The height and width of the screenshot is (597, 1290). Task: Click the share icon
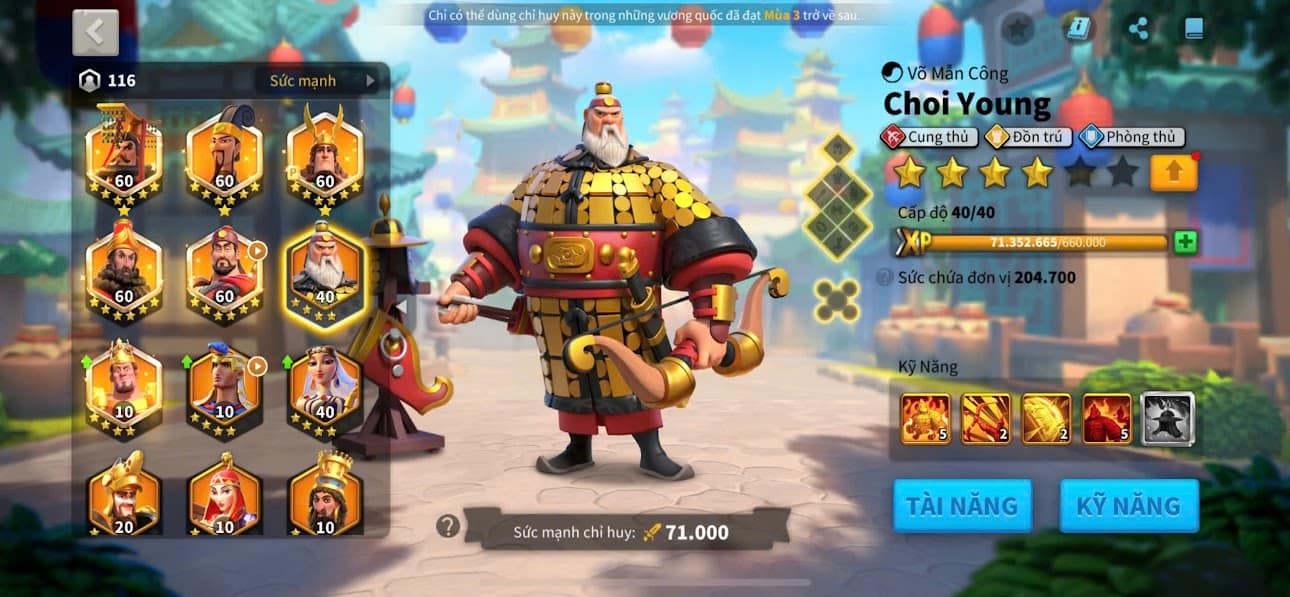click(1138, 29)
